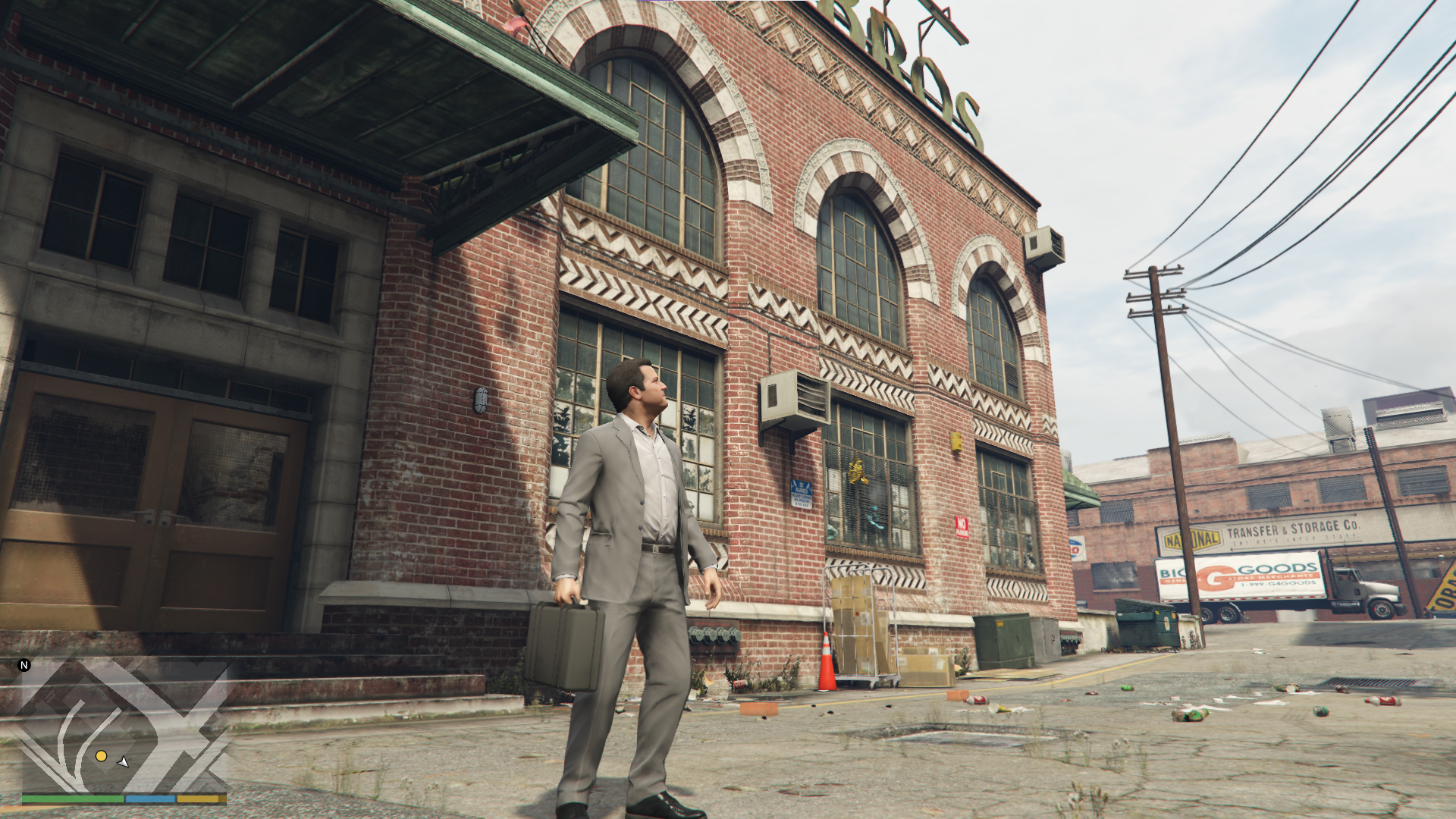
Task: Click the N compass indicator above minimap
Action: 24,666
